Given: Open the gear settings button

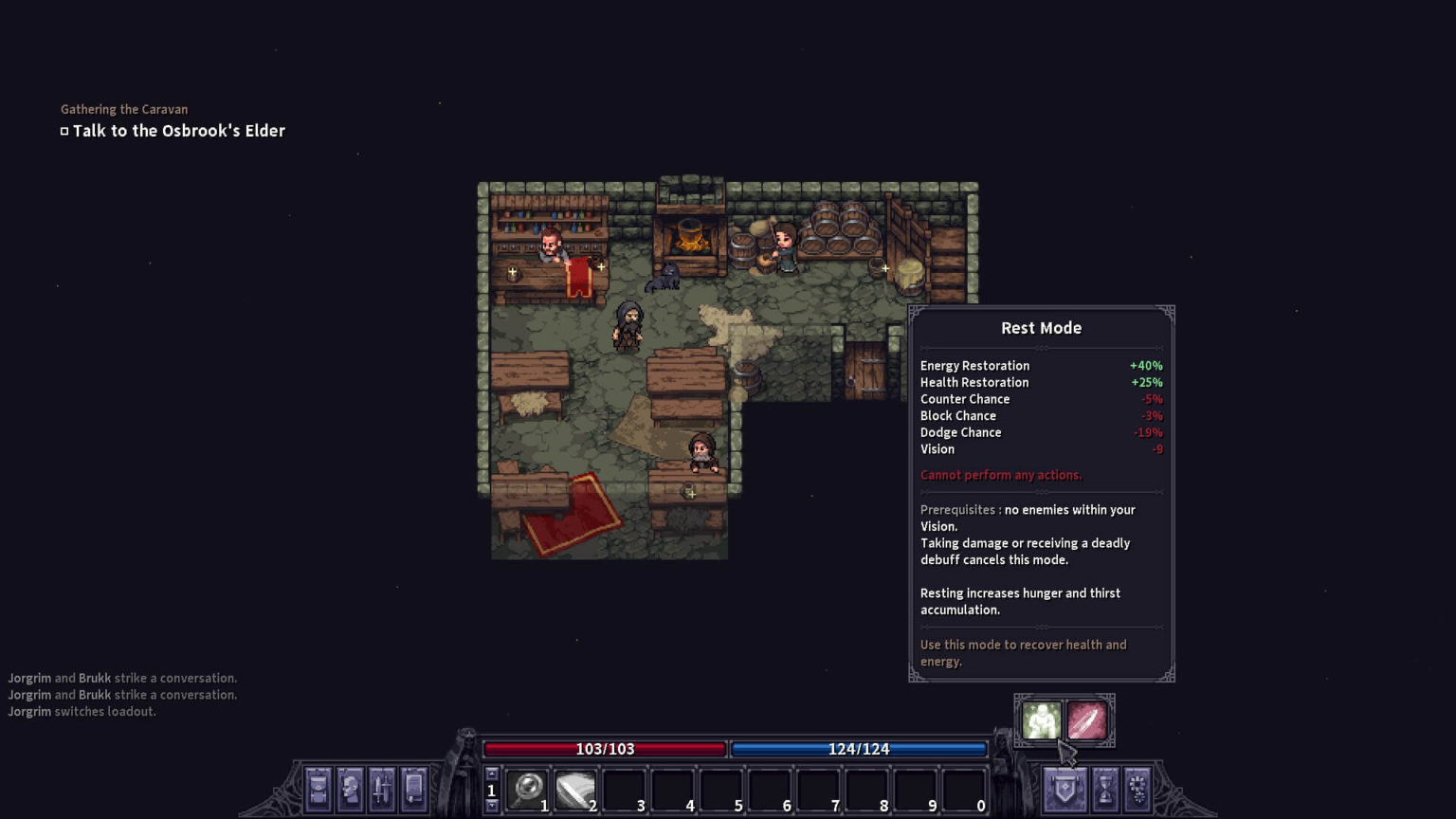Looking at the screenshot, I should pyautogui.click(x=1137, y=789).
